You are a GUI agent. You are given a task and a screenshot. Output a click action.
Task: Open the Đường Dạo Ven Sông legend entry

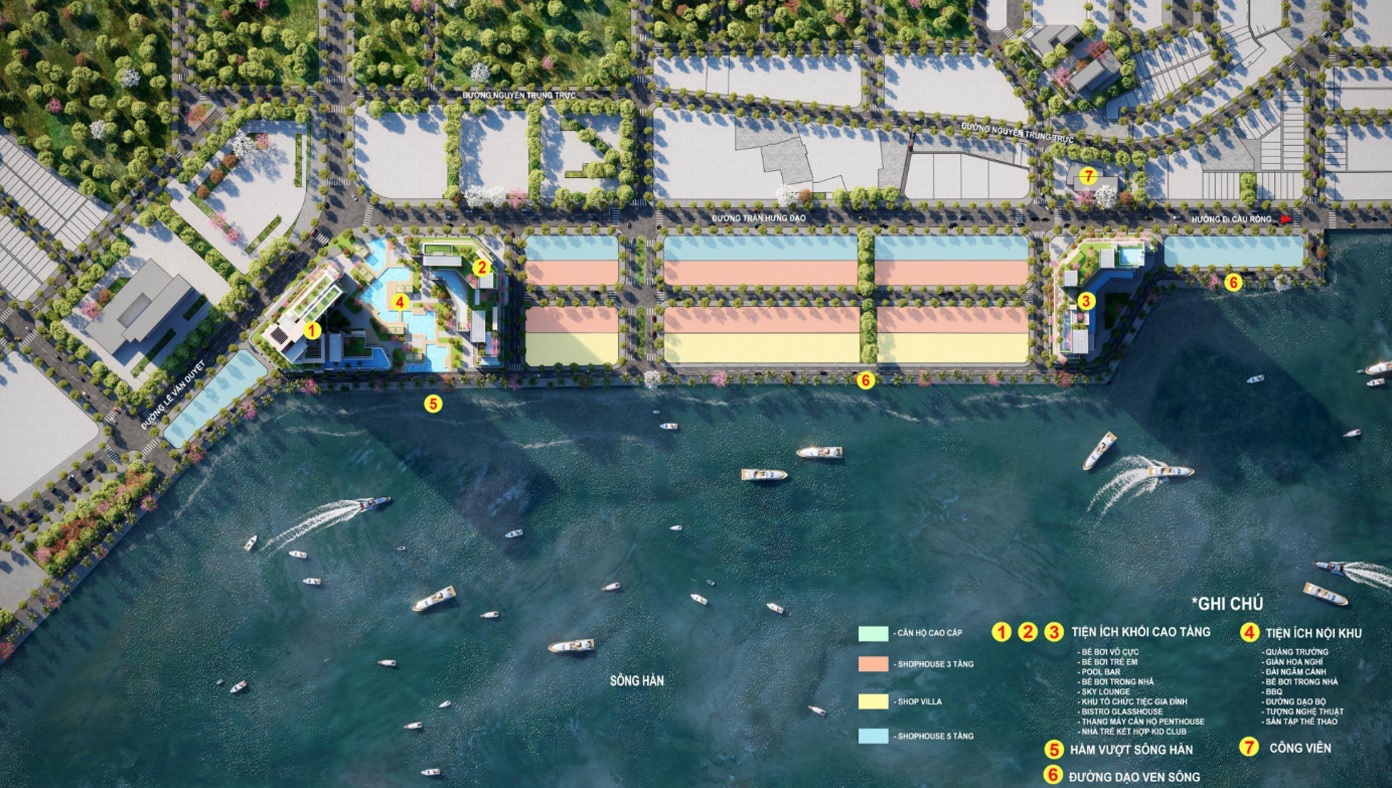(x=1134, y=777)
